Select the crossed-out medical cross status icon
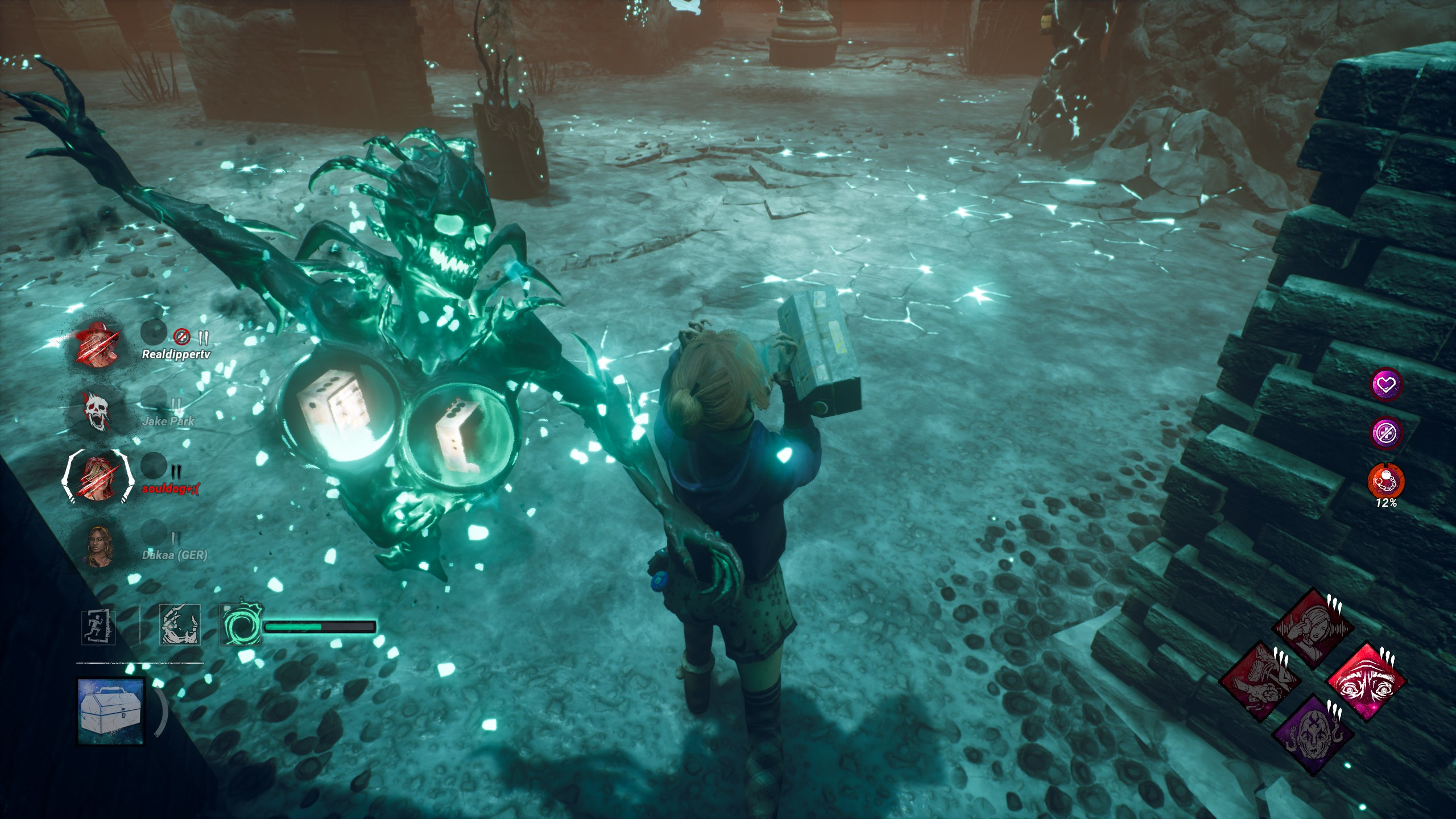1456x819 pixels. pos(1386,433)
